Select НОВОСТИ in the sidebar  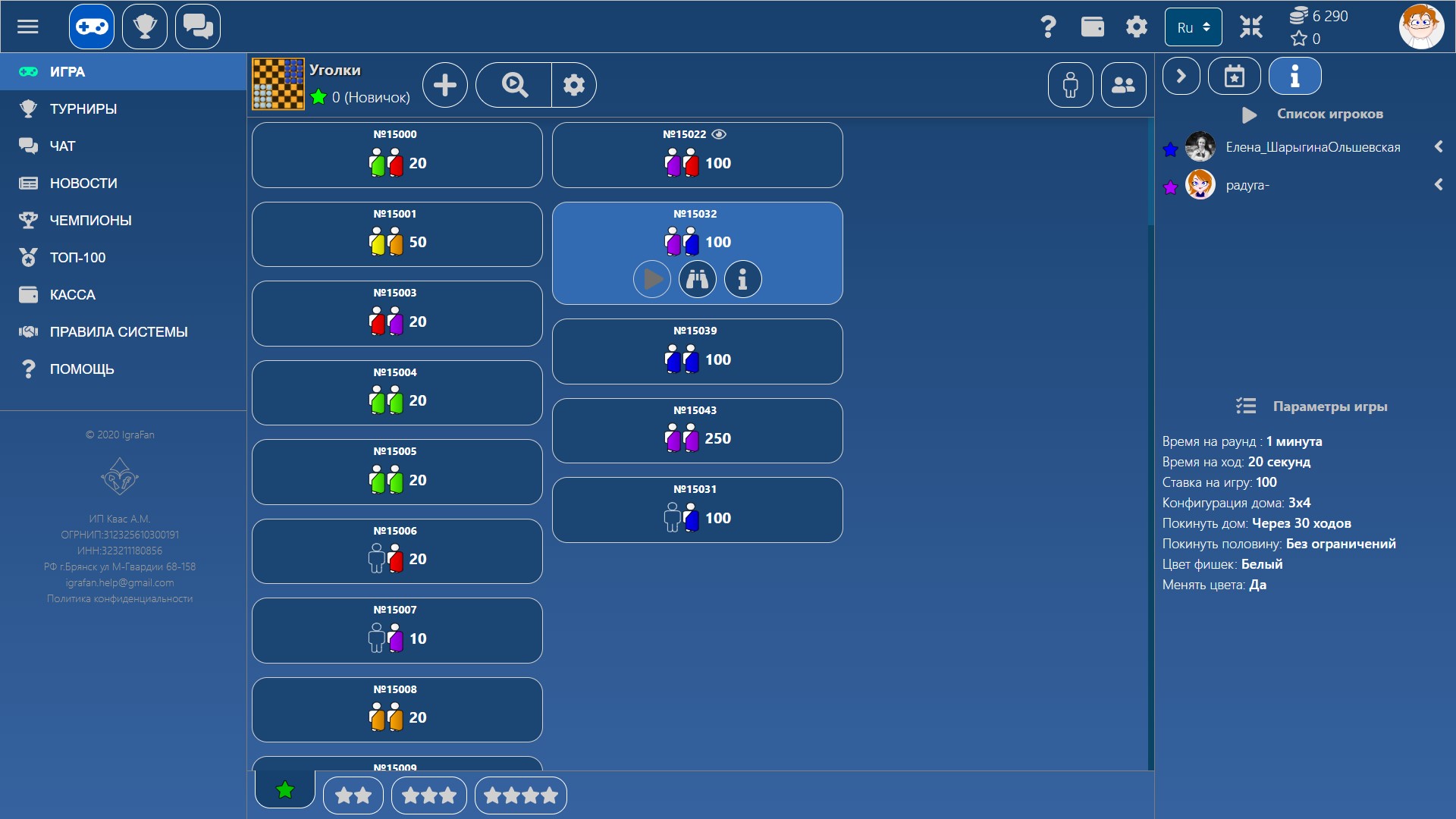pyautogui.click(x=83, y=183)
